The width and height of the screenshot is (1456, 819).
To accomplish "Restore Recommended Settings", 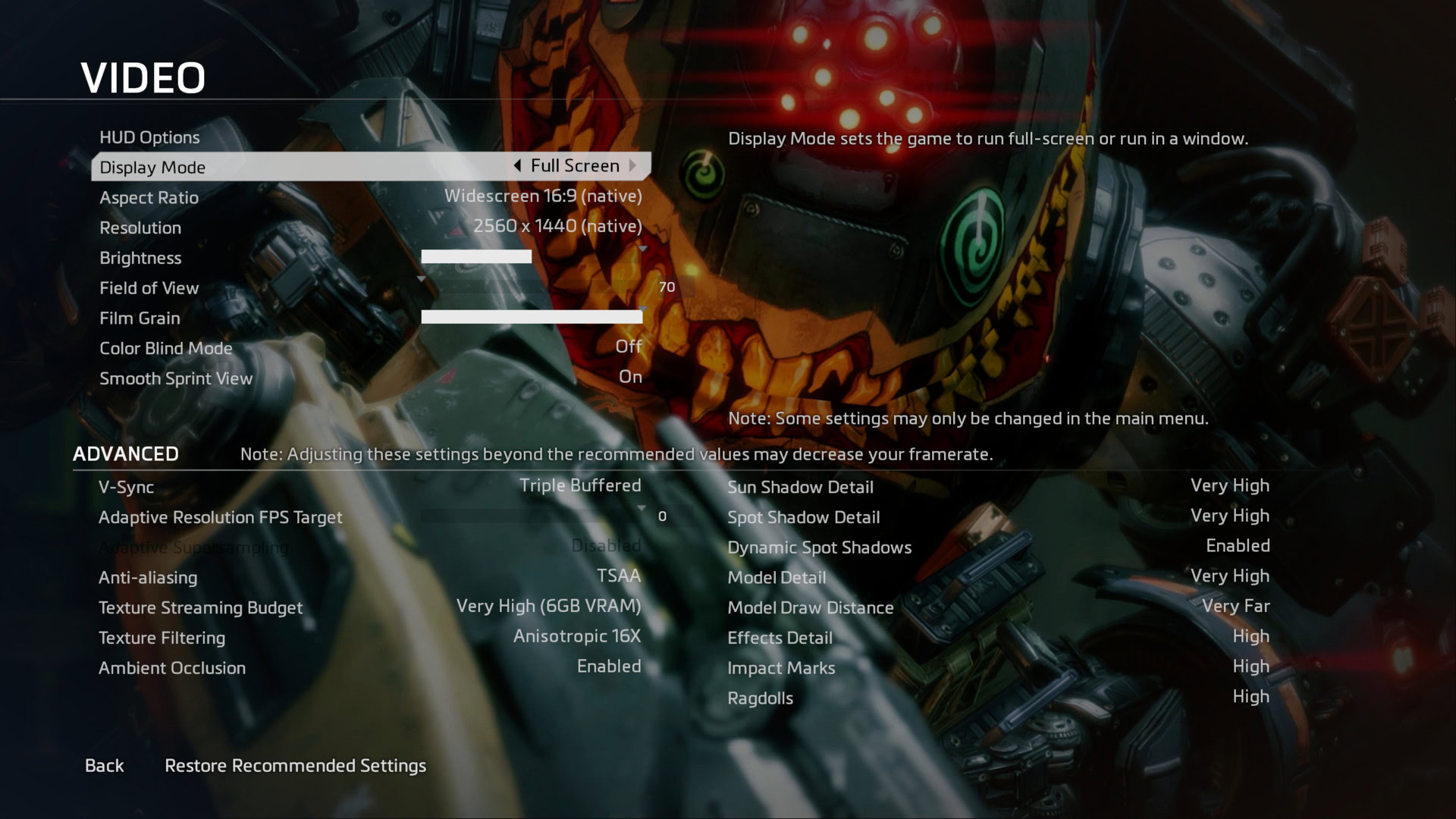I will coord(295,766).
